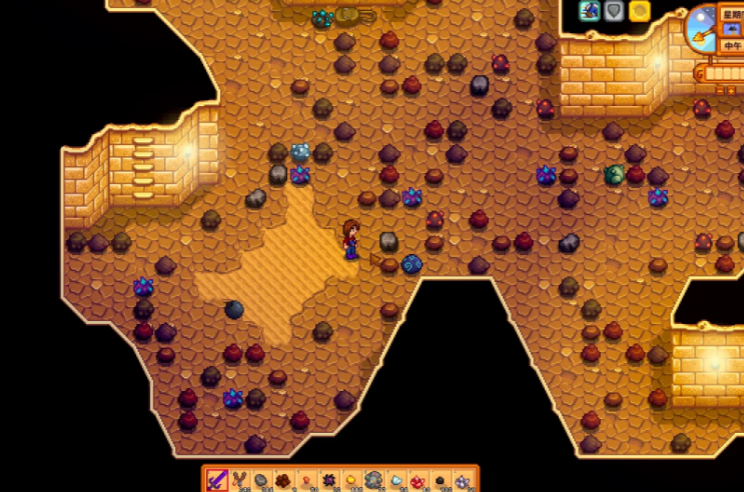
Task: Select the reddish-brown ore cluster slot
Action: pos(283,480)
